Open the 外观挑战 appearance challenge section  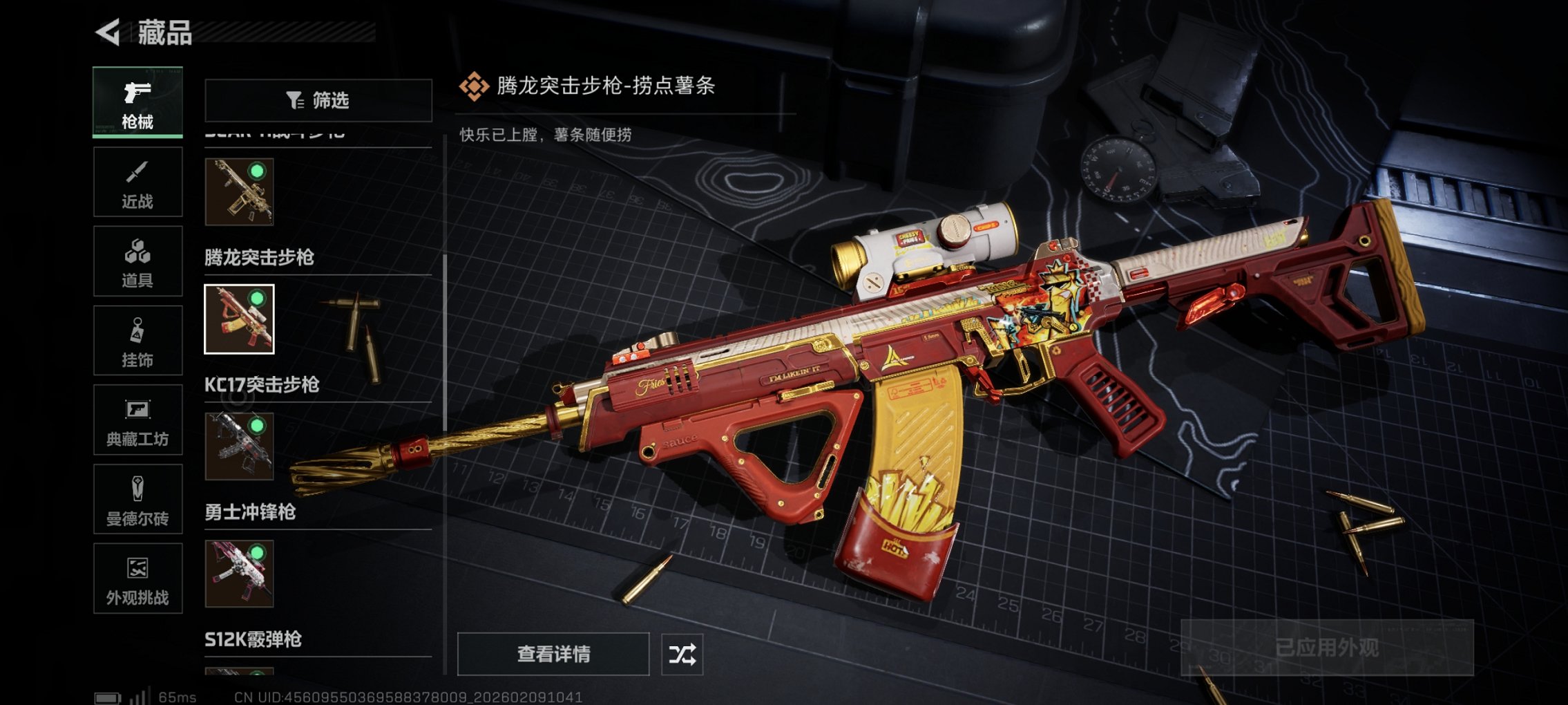[x=137, y=579]
